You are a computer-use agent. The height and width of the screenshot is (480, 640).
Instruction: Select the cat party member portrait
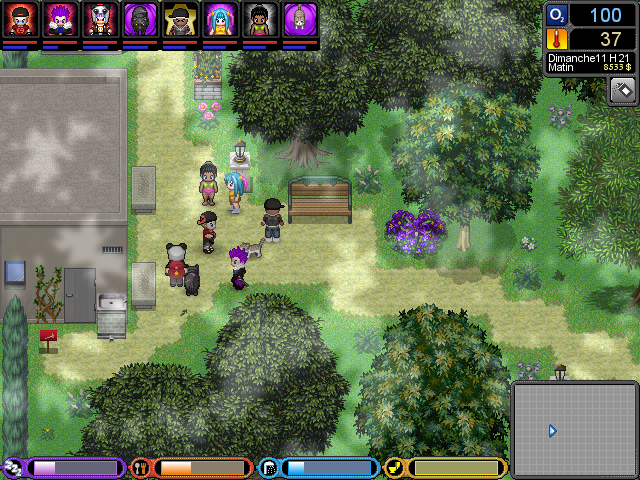(300, 20)
